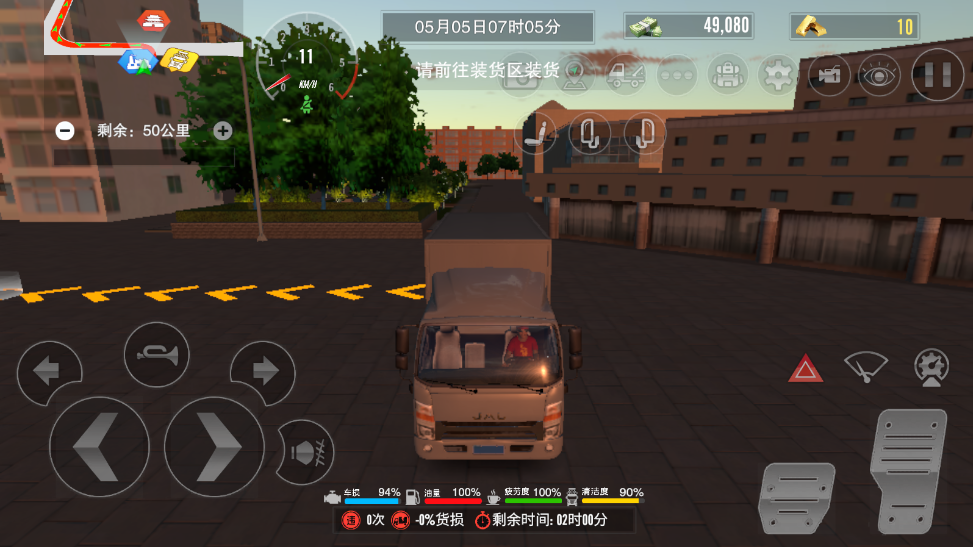Zoom in the minimap with the plus button

[x=223, y=130]
